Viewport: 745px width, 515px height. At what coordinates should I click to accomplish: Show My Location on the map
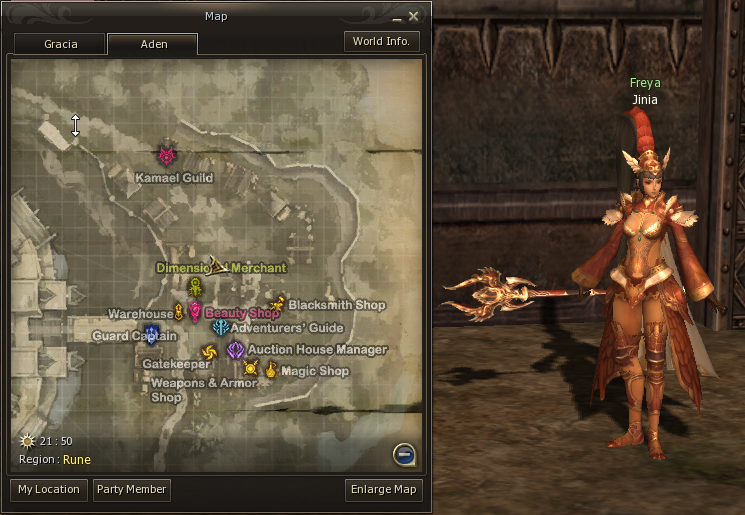click(x=48, y=489)
